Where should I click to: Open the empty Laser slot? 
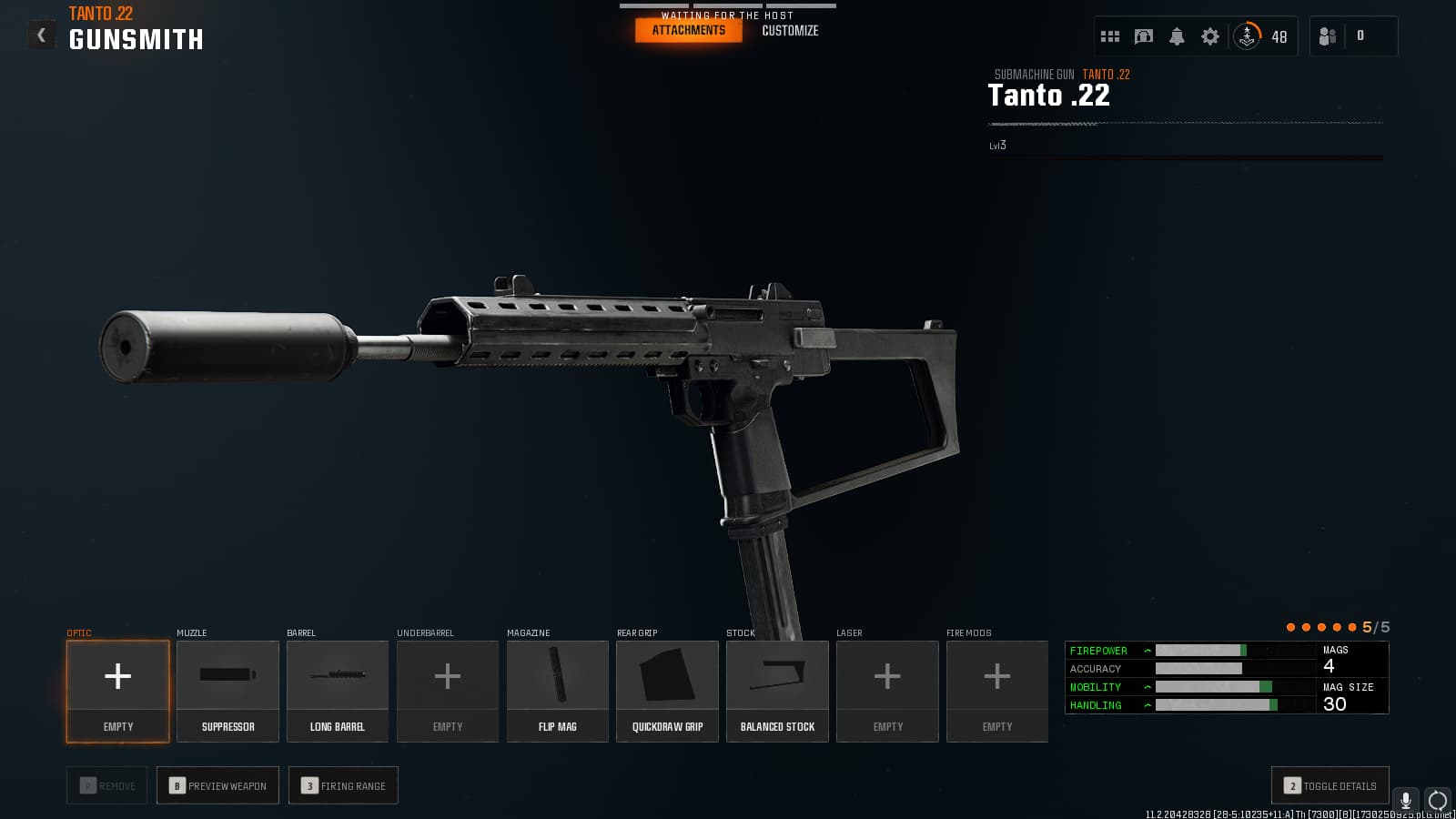point(887,691)
